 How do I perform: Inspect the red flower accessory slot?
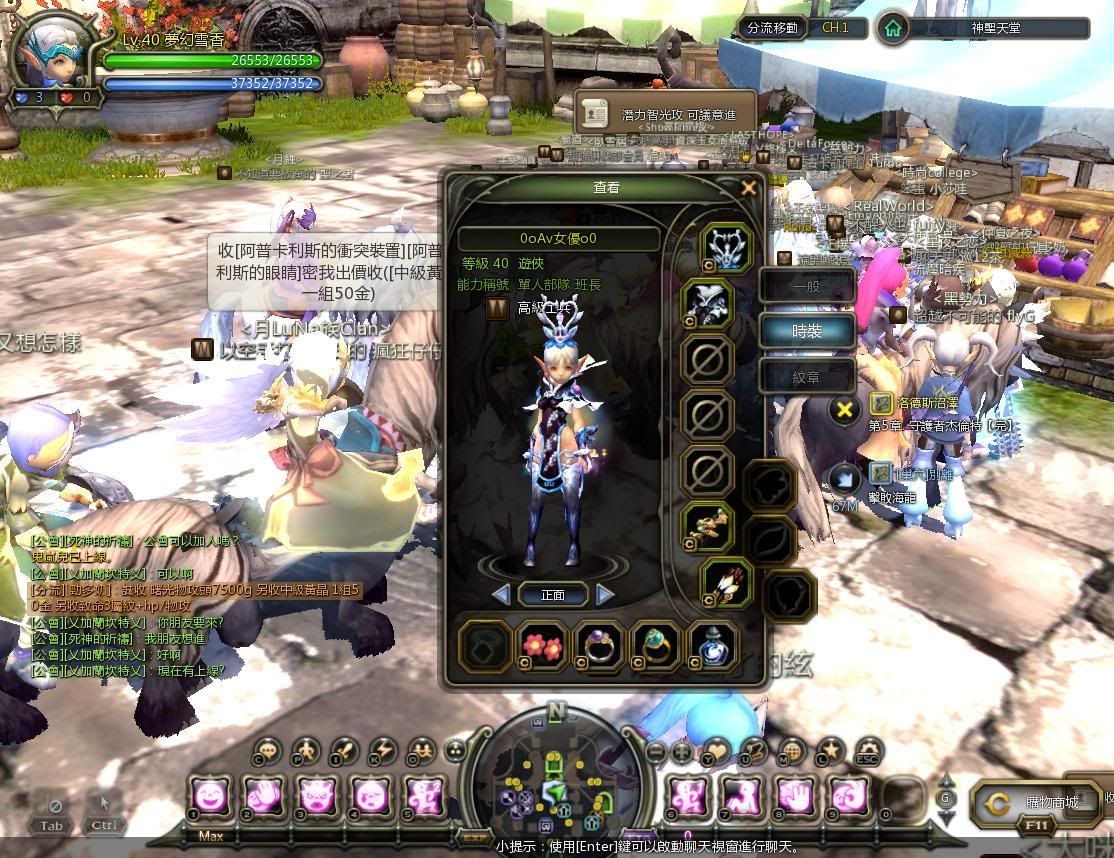[x=543, y=645]
